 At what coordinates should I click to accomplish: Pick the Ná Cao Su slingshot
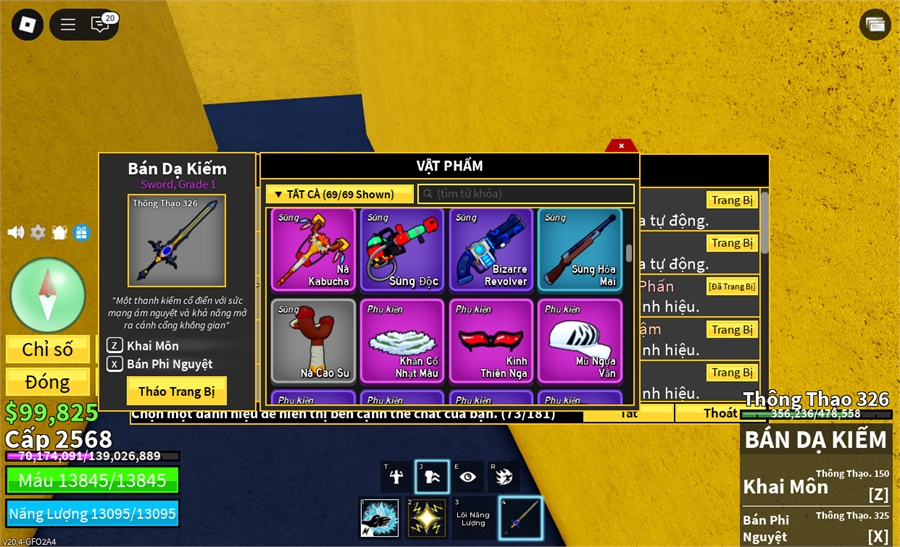[x=313, y=341]
